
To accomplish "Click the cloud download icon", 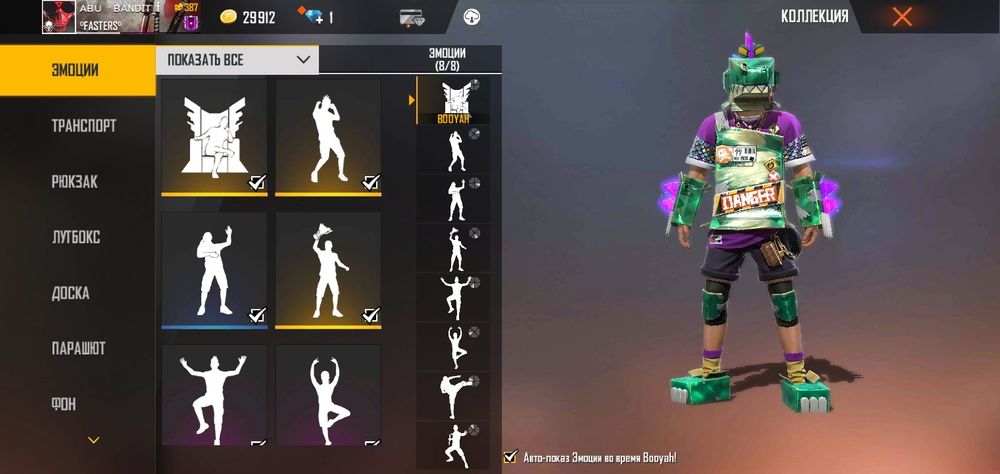I will tap(472, 17).
